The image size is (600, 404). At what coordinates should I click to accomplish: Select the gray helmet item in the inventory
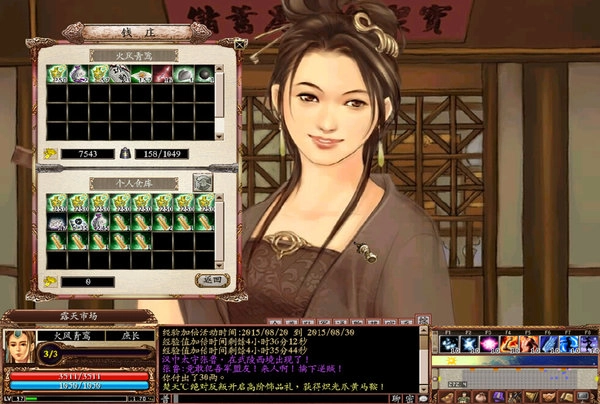(x=184, y=74)
